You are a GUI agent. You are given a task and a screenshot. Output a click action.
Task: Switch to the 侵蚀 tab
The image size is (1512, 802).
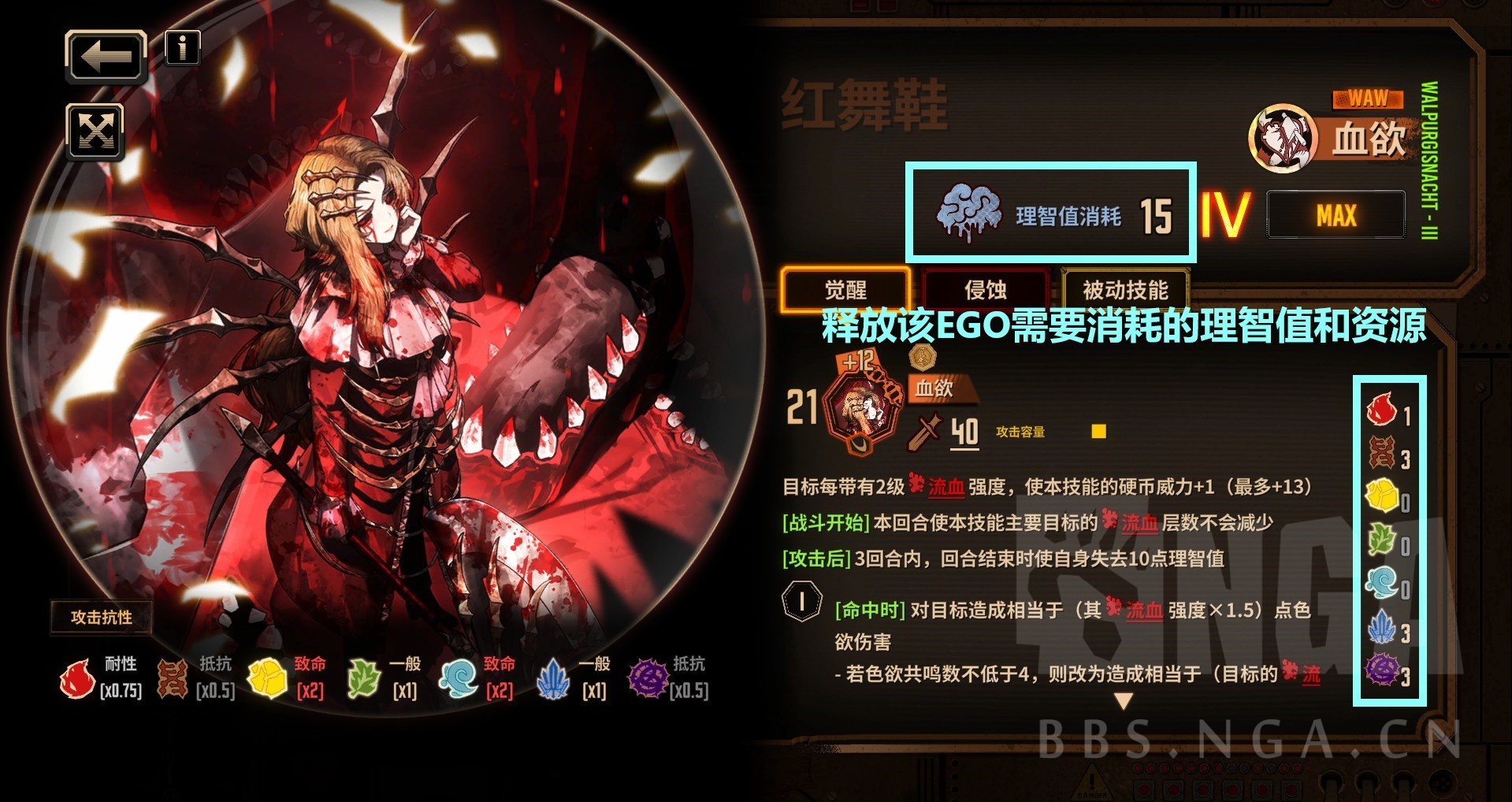coord(984,290)
